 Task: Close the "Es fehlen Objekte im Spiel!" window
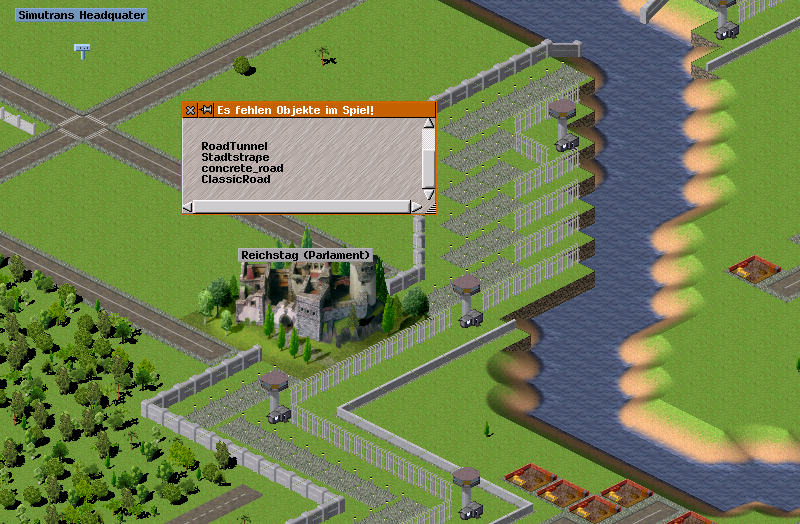[x=190, y=110]
